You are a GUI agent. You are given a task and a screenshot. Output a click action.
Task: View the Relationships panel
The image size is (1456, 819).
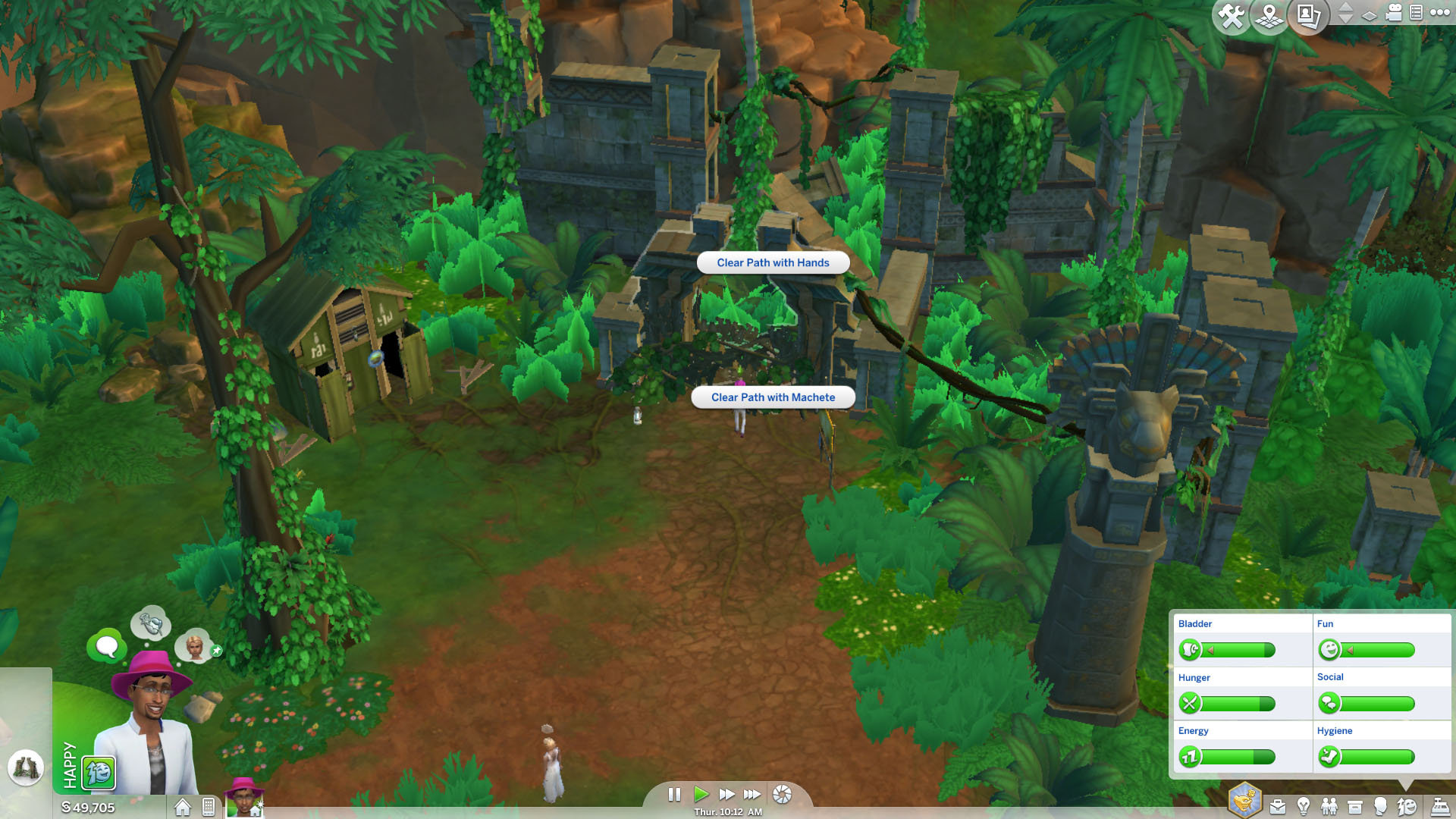tap(1329, 806)
